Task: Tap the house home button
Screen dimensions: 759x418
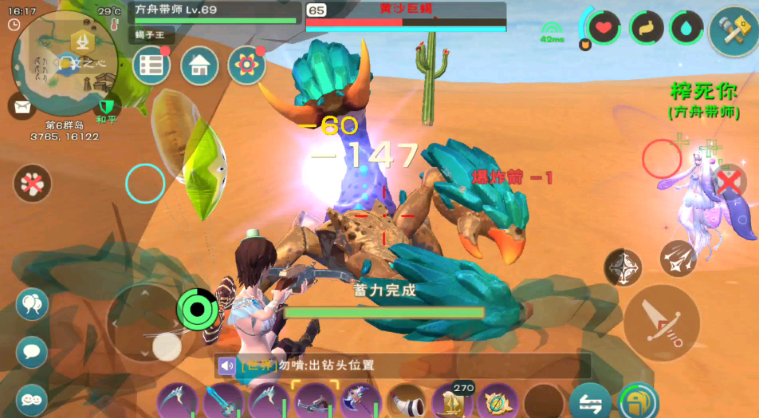Action: 200,66
